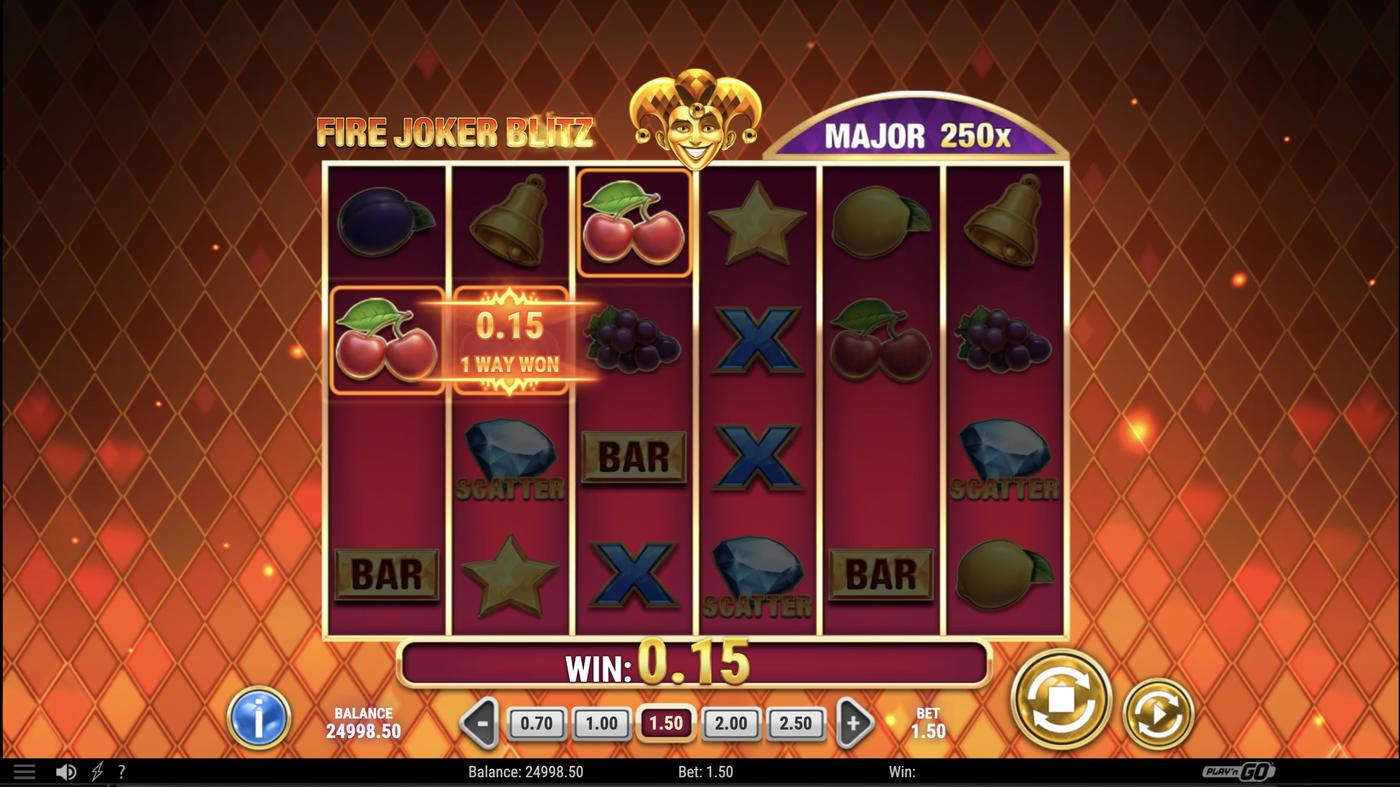Screen dimensions: 1400x787
Task: Open the blue info paytable icon
Action: point(260,716)
